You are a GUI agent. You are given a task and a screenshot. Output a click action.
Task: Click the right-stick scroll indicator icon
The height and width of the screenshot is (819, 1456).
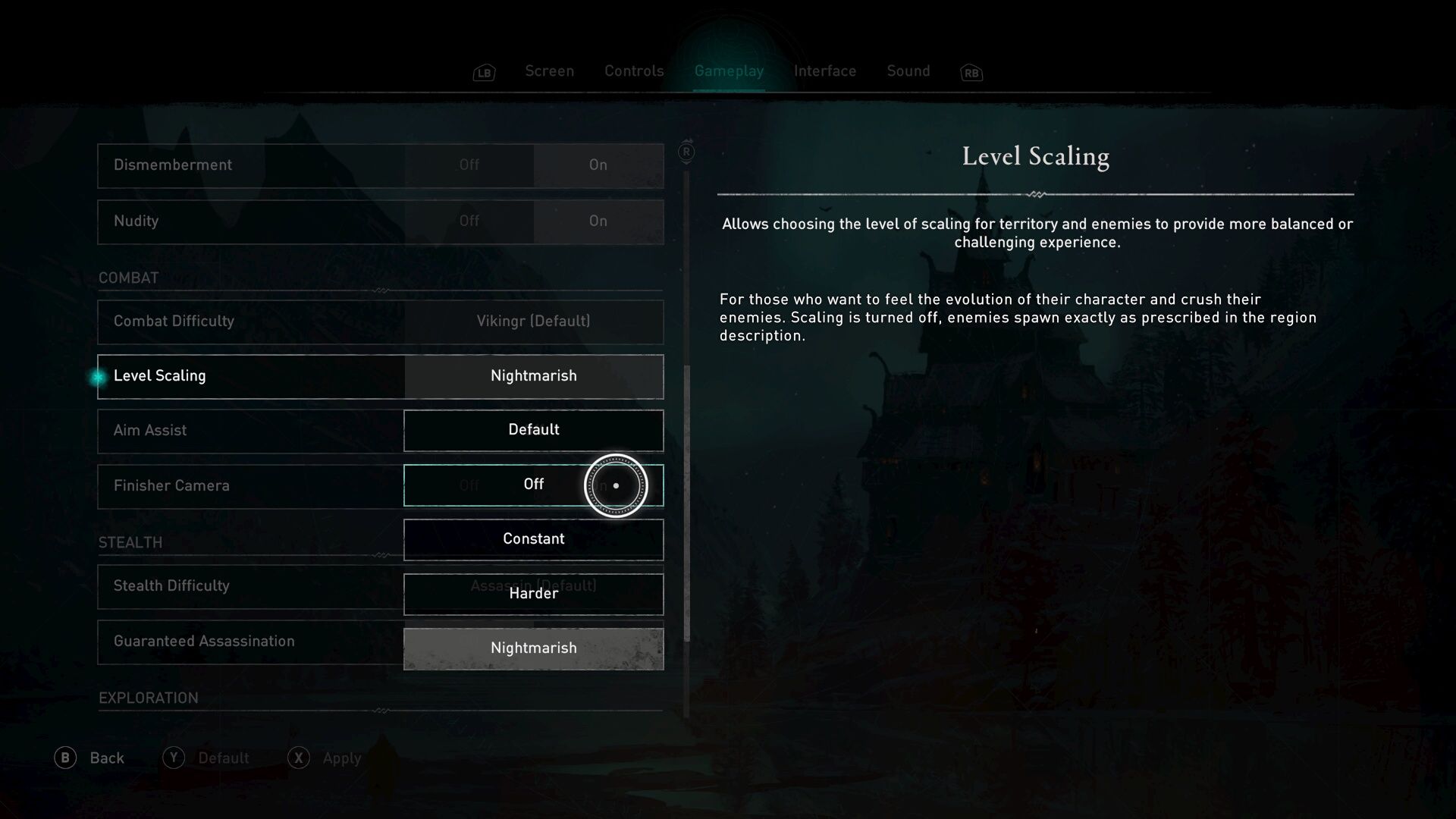pyautogui.click(x=686, y=152)
